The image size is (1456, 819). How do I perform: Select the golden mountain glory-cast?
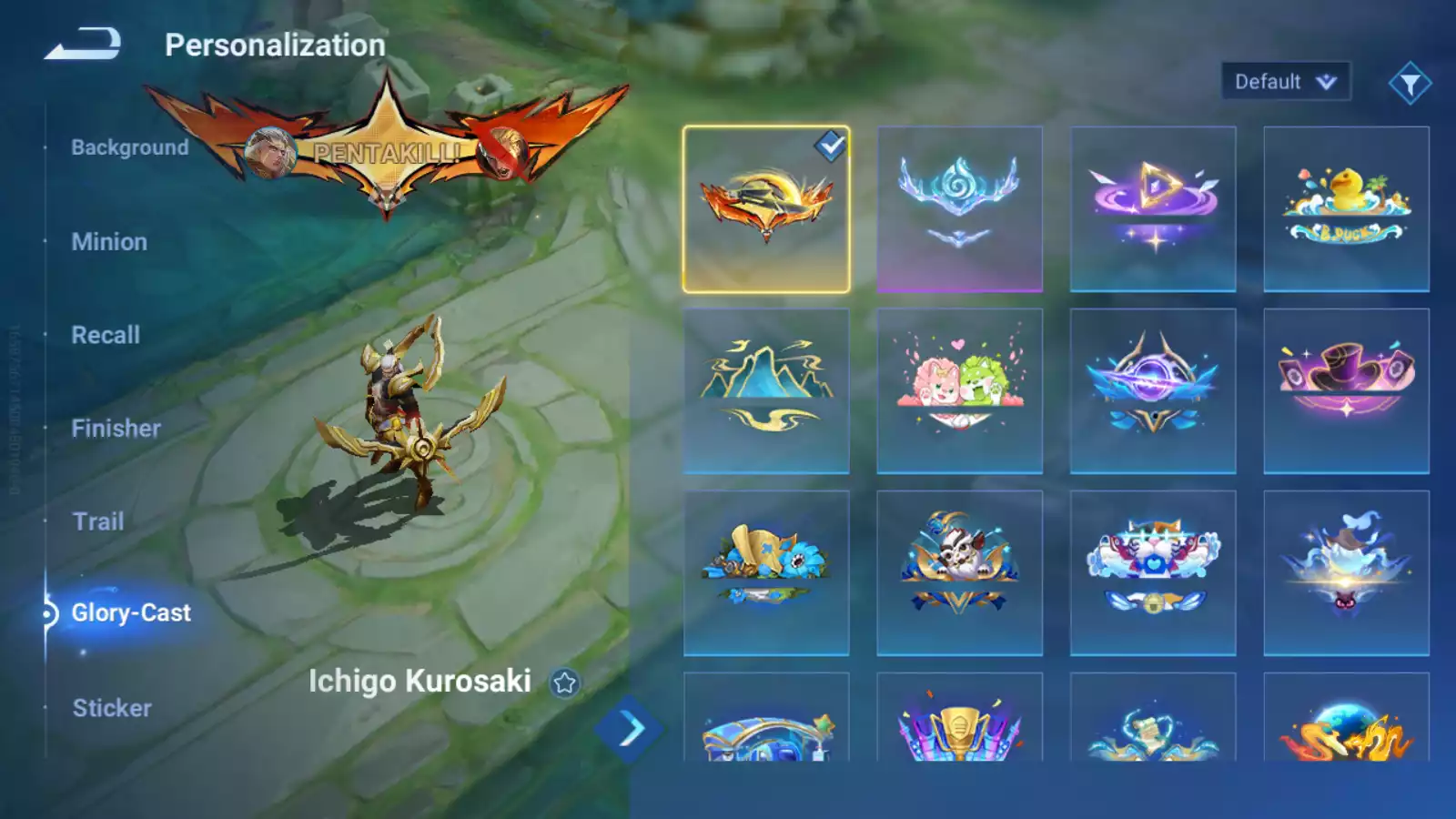(x=766, y=391)
